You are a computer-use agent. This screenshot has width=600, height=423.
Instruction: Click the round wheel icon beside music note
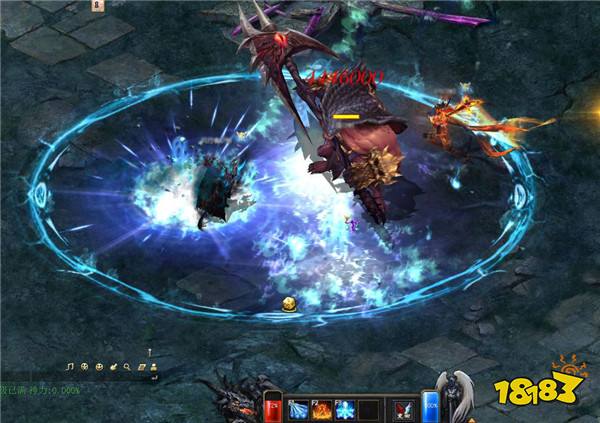(85, 366)
